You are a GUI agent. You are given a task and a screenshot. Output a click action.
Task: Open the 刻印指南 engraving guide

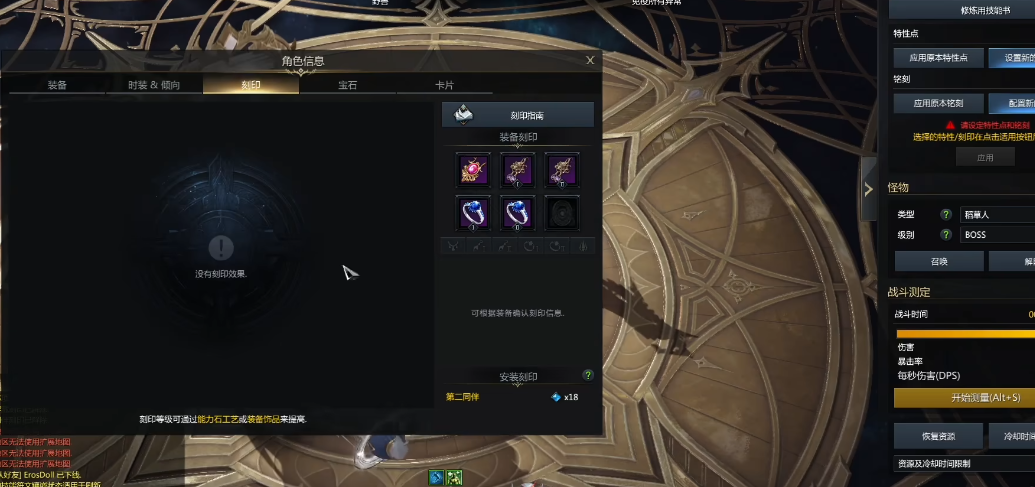pos(518,115)
